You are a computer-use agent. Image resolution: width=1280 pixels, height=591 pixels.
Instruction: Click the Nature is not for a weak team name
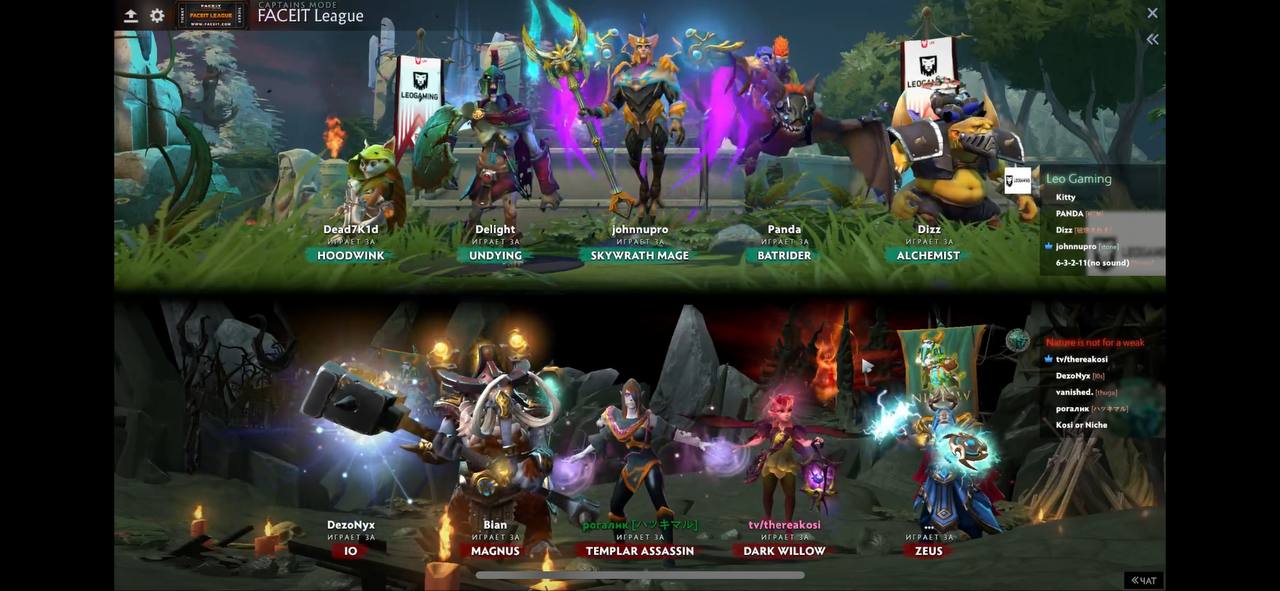point(1095,342)
